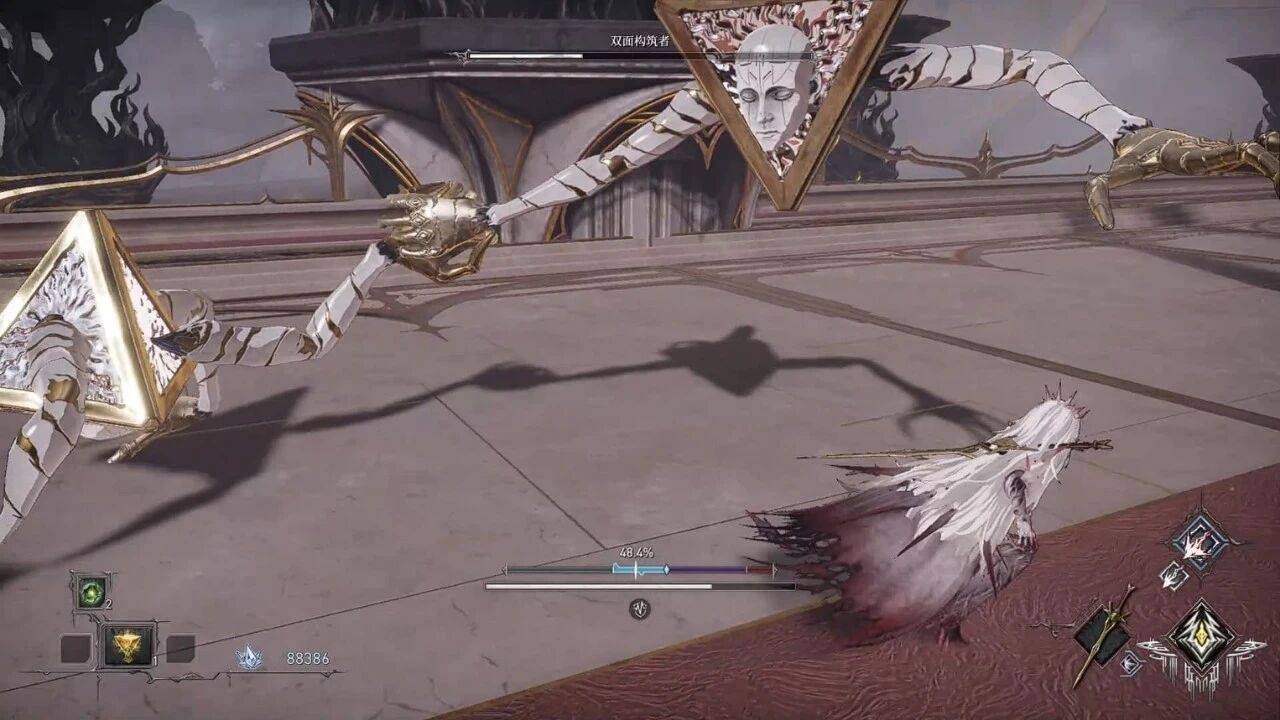Use the golden triangle item slot
Image resolution: width=1280 pixels, height=720 pixels.
(129, 646)
